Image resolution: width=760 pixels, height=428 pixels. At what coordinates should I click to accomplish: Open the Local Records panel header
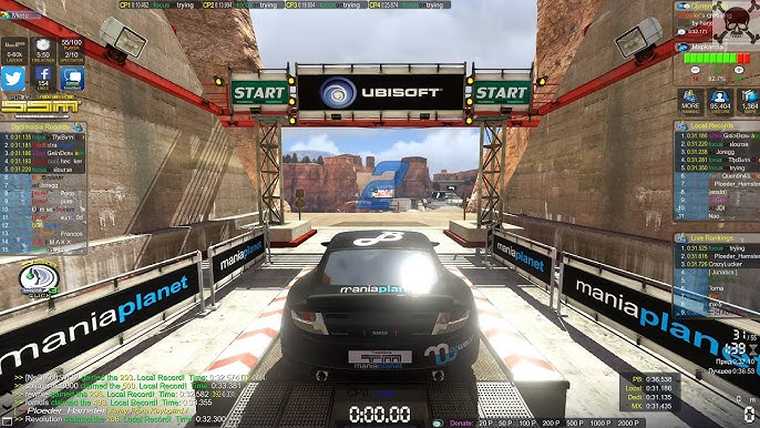[716, 126]
